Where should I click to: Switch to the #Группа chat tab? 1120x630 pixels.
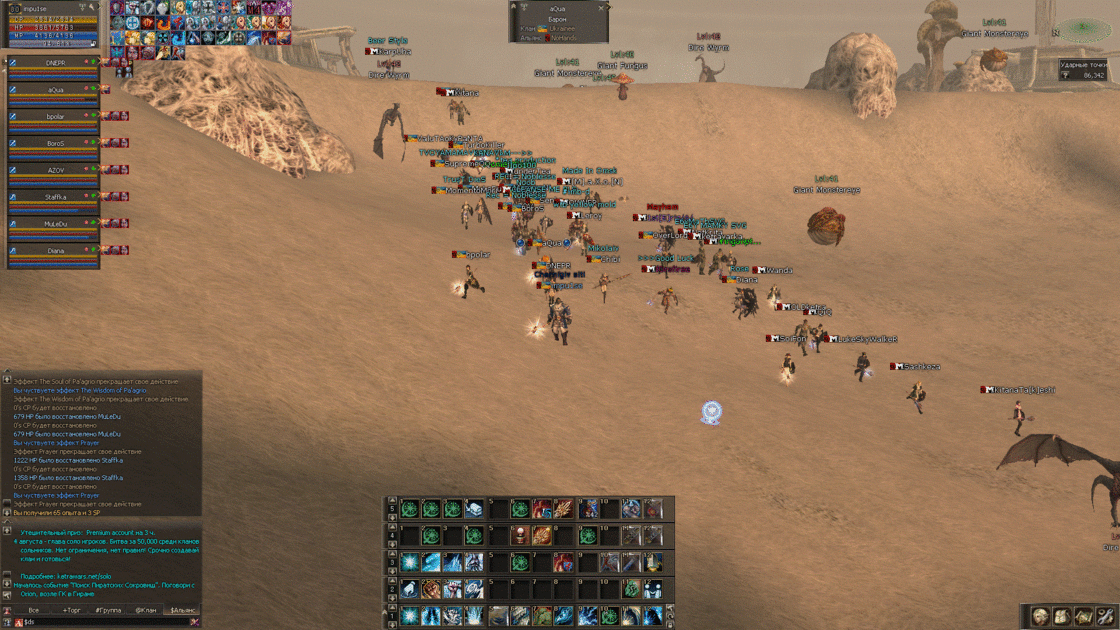pos(109,610)
